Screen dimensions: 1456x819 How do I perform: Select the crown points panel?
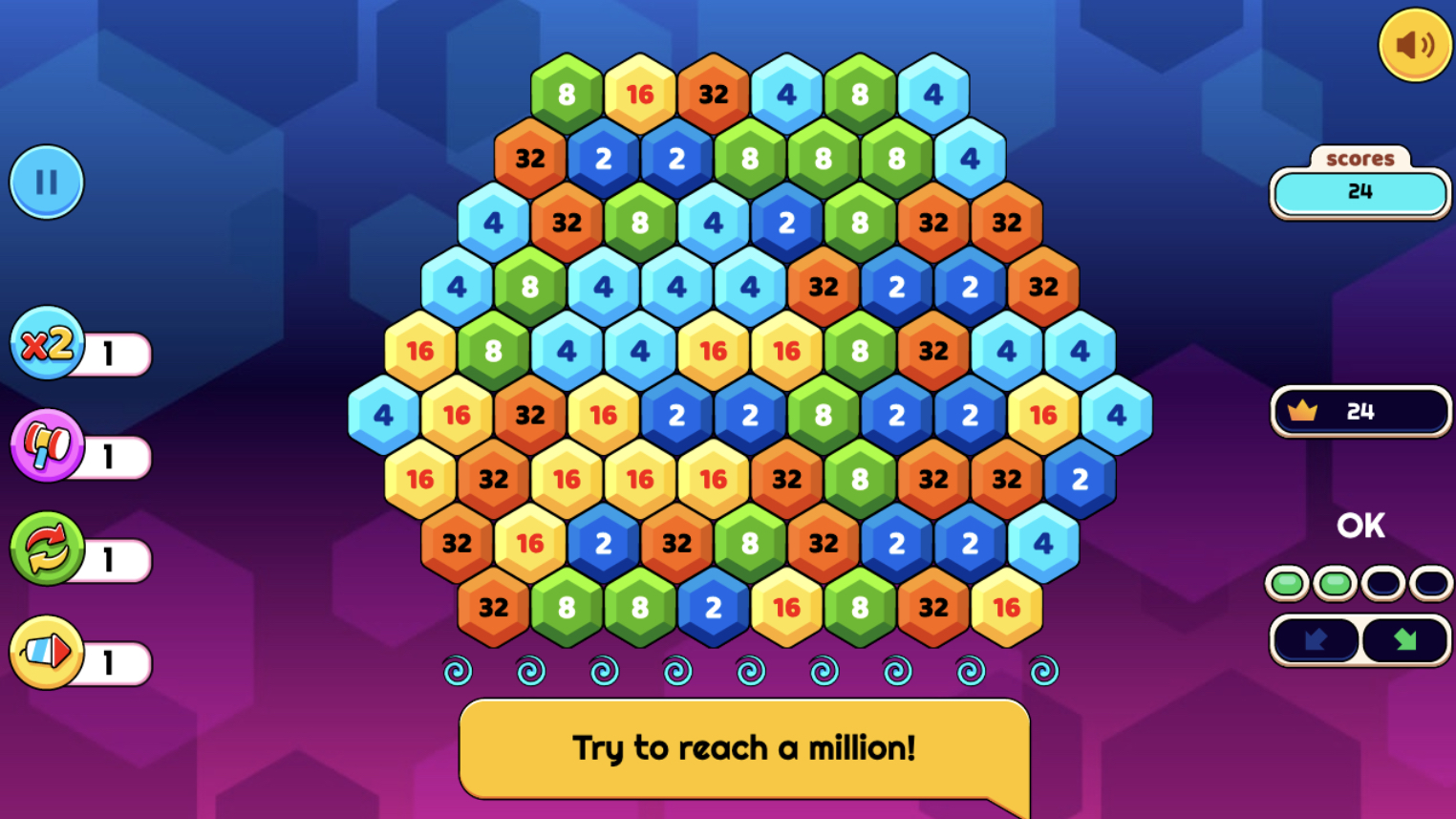1360,411
